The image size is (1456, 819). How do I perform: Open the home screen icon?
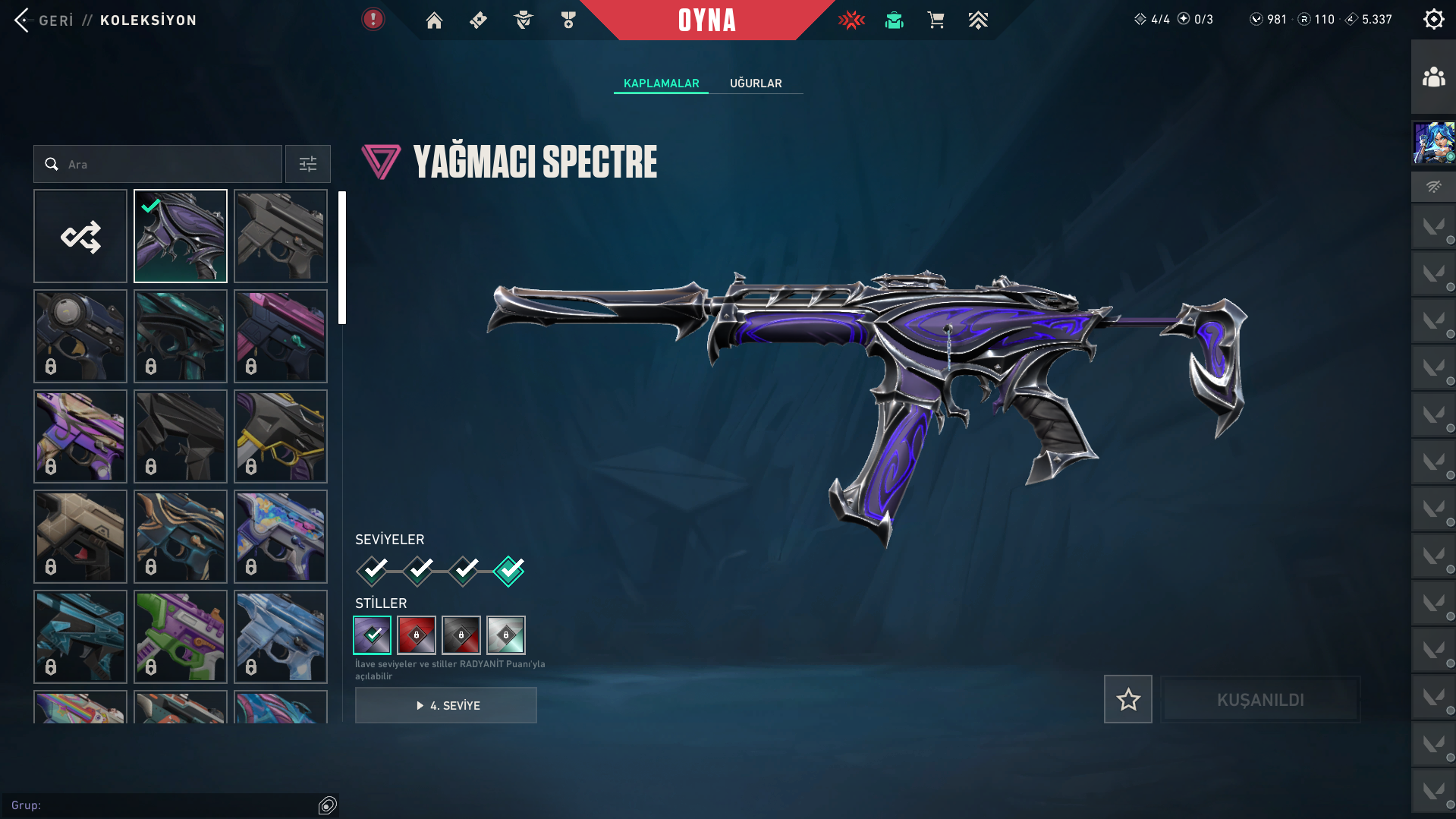[x=434, y=20]
